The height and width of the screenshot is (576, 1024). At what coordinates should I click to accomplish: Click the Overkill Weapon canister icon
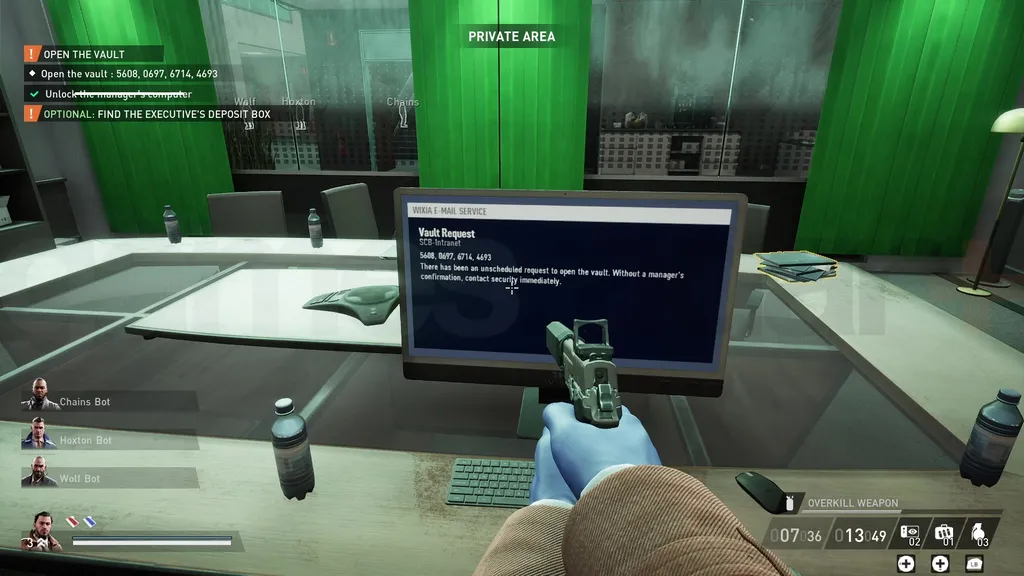[789, 503]
